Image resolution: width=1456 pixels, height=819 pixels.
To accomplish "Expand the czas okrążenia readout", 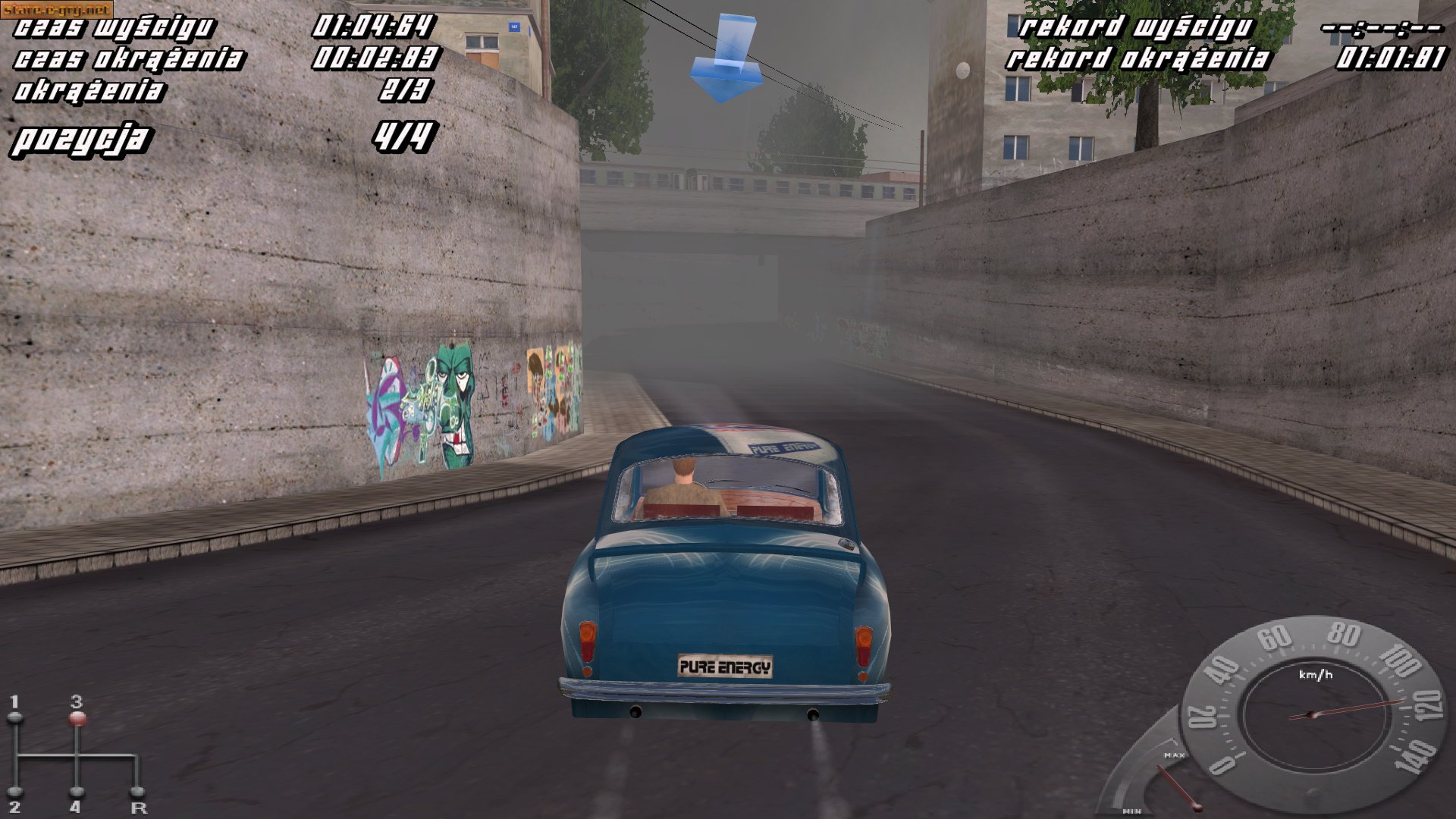I will [x=130, y=59].
